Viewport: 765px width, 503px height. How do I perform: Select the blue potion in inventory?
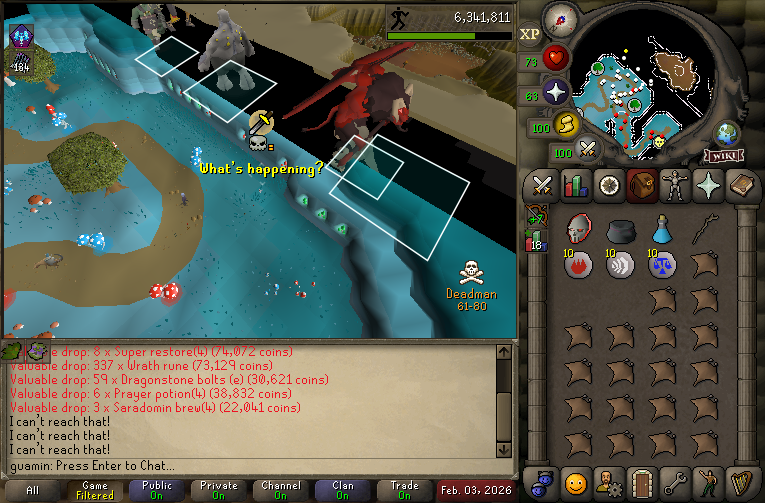pyautogui.click(x=661, y=230)
